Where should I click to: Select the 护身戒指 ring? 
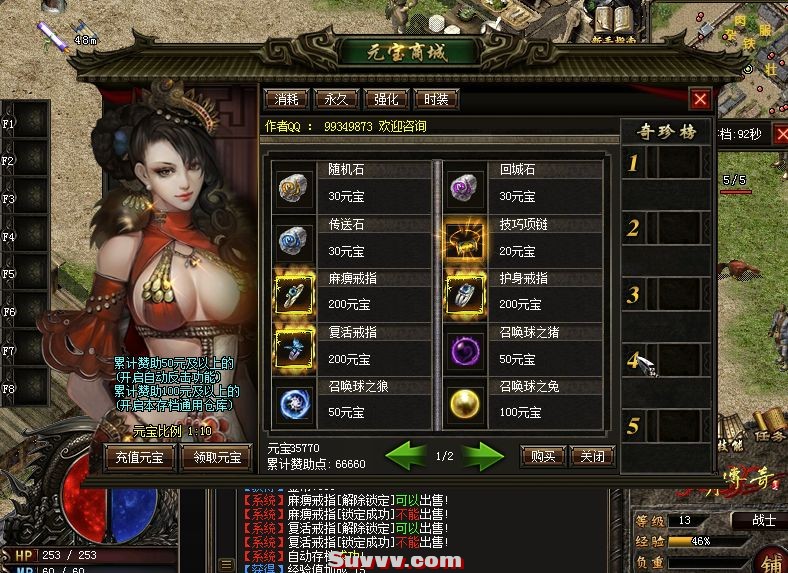[x=465, y=295]
